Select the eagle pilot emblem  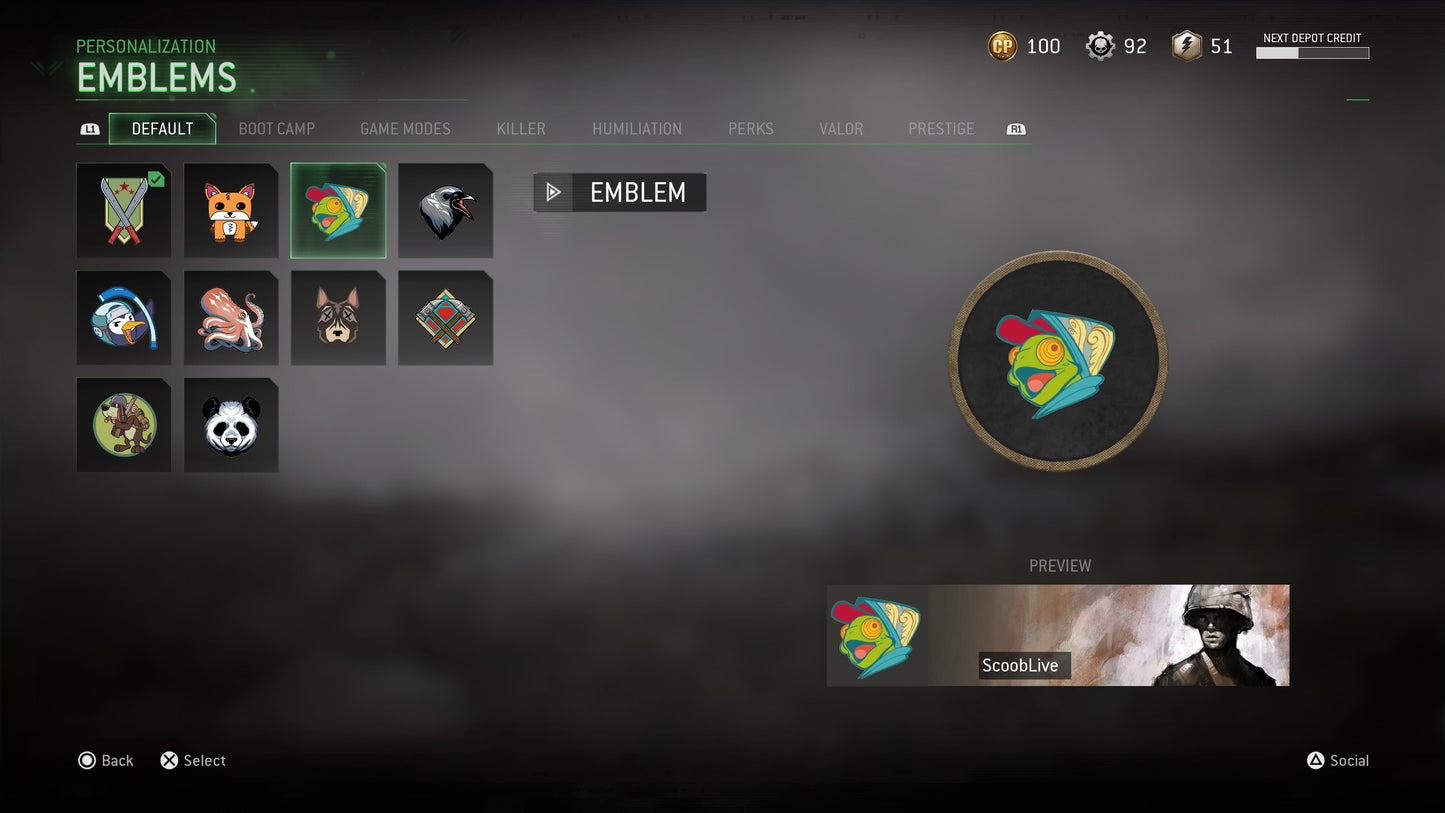tap(124, 317)
